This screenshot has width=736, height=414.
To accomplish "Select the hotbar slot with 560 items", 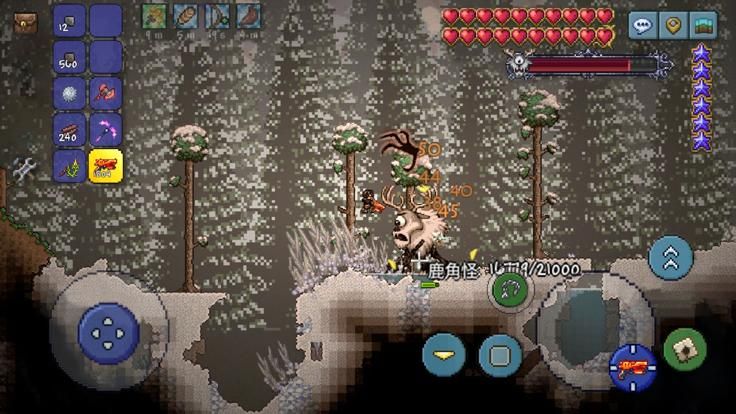I will pyautogui.click(x=70, y=57).
